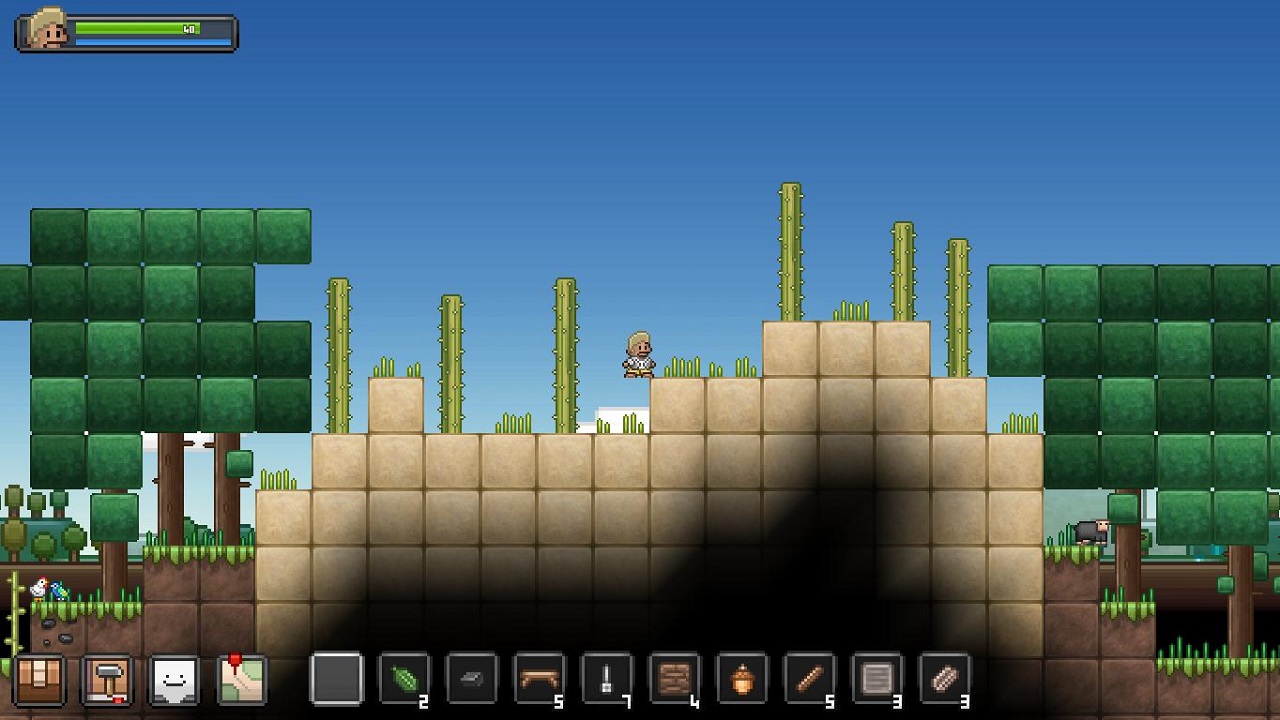
Task: Select the brown brick block slot
Action: (674, 680)
